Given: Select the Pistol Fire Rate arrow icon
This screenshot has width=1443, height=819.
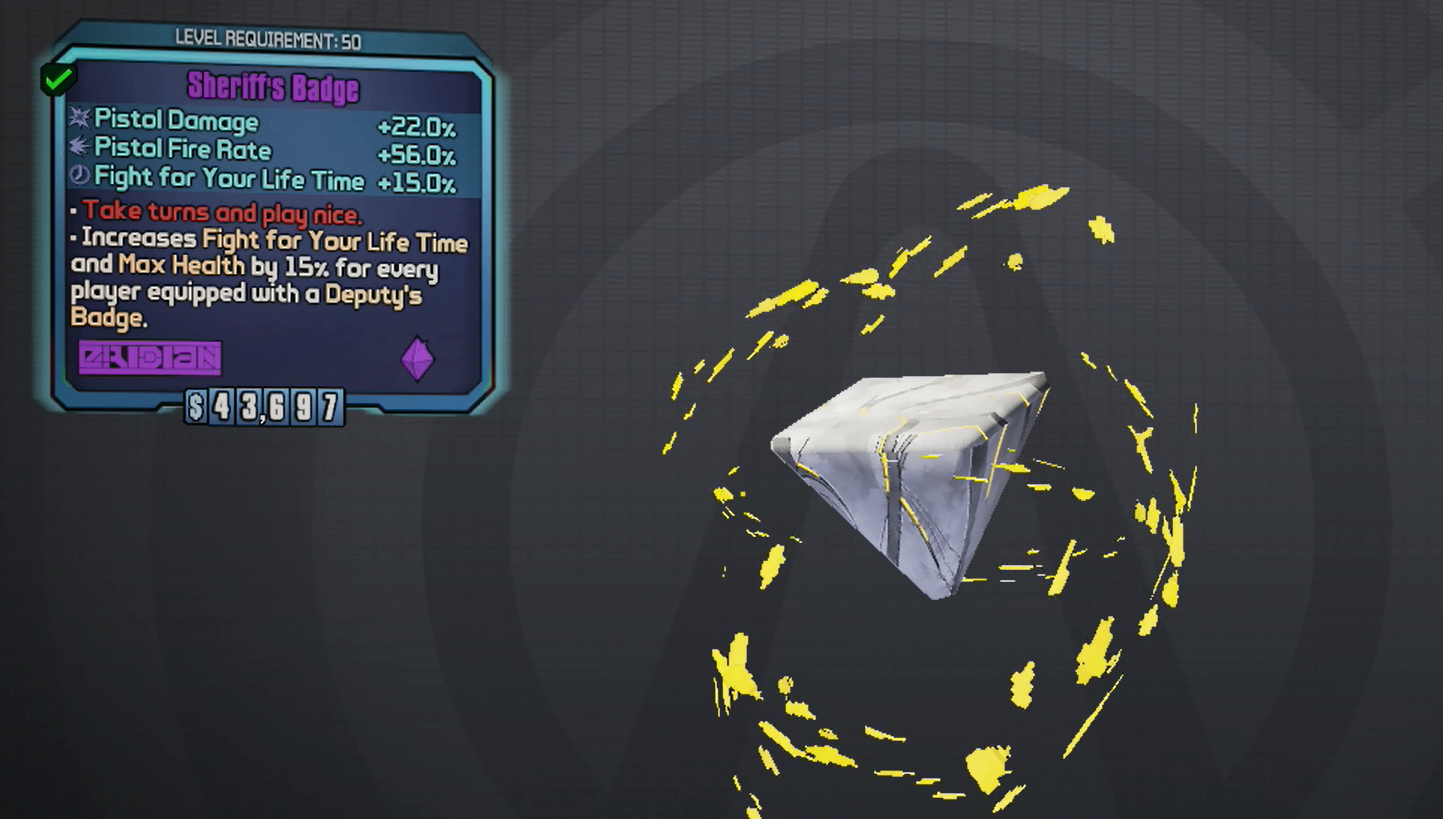Looking at the screenshot, I should point(78,150).
